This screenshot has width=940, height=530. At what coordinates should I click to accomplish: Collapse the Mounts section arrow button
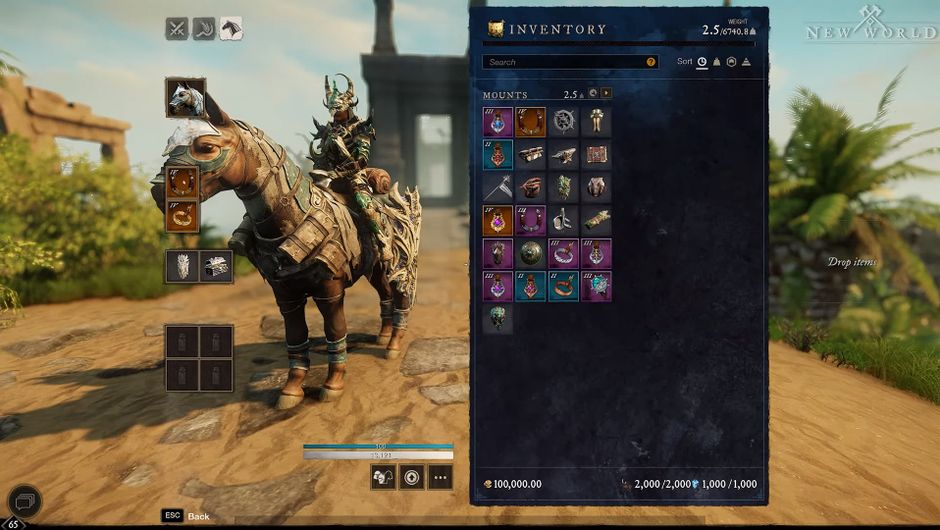click(606, 94)
